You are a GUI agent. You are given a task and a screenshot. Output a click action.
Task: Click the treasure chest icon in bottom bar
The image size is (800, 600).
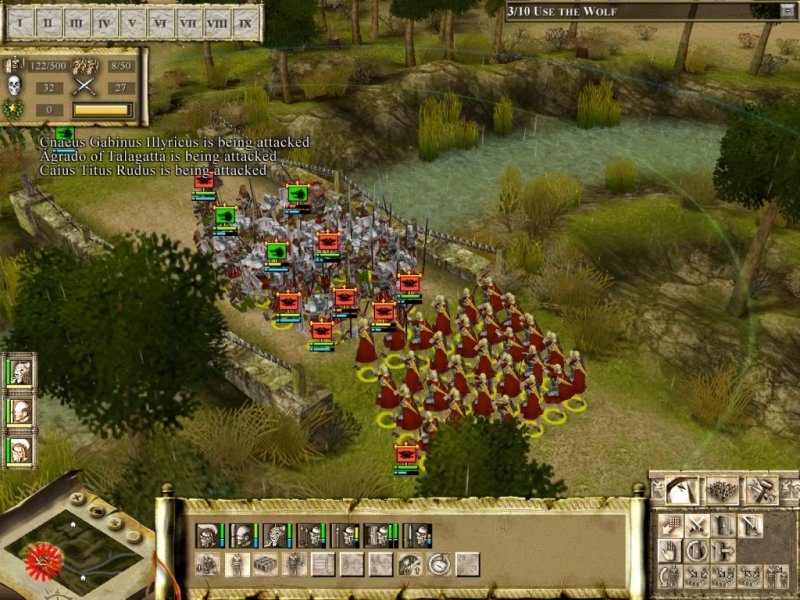click(266, 565)
